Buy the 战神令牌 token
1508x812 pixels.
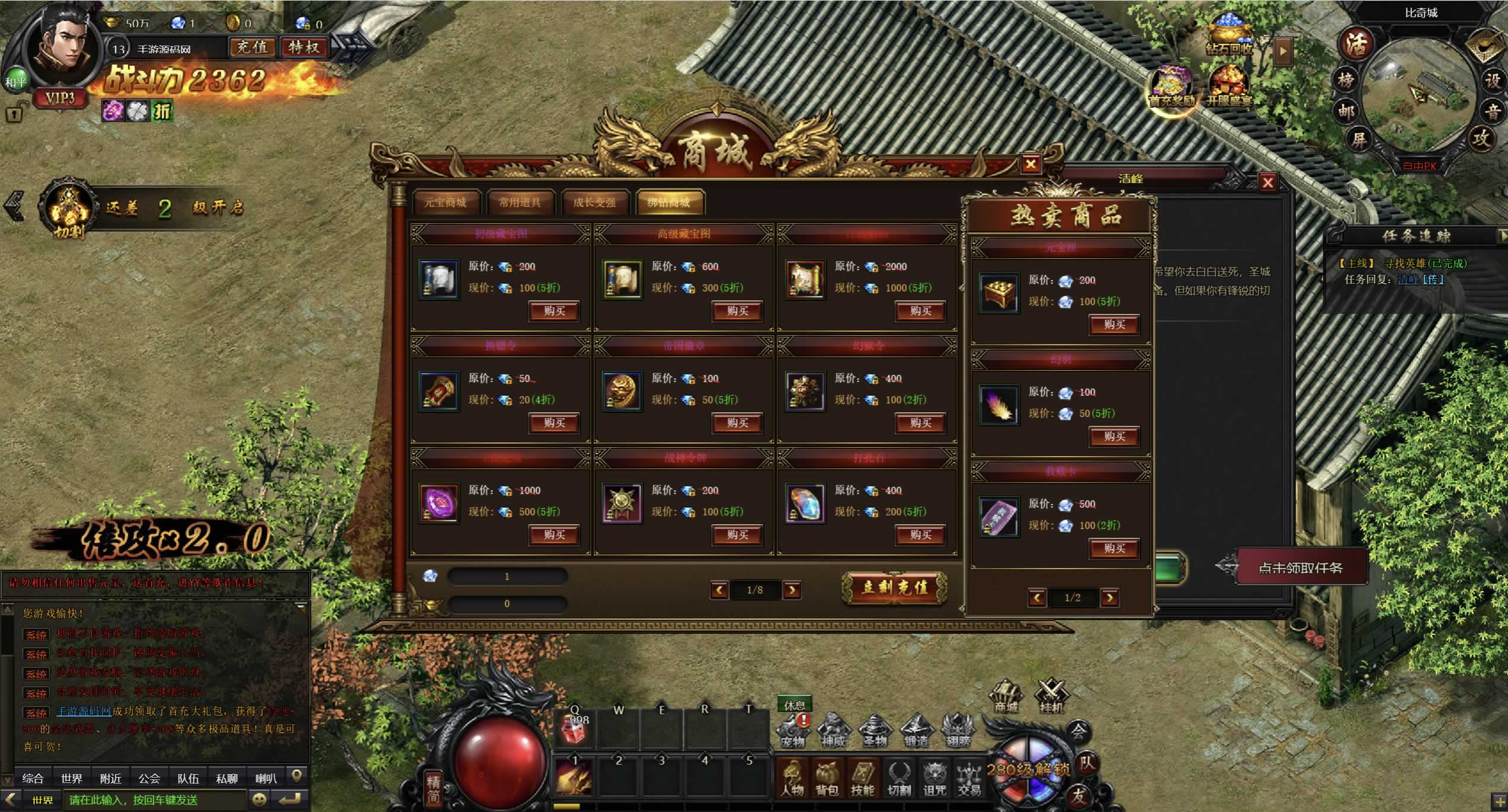(x=737, y=535)
